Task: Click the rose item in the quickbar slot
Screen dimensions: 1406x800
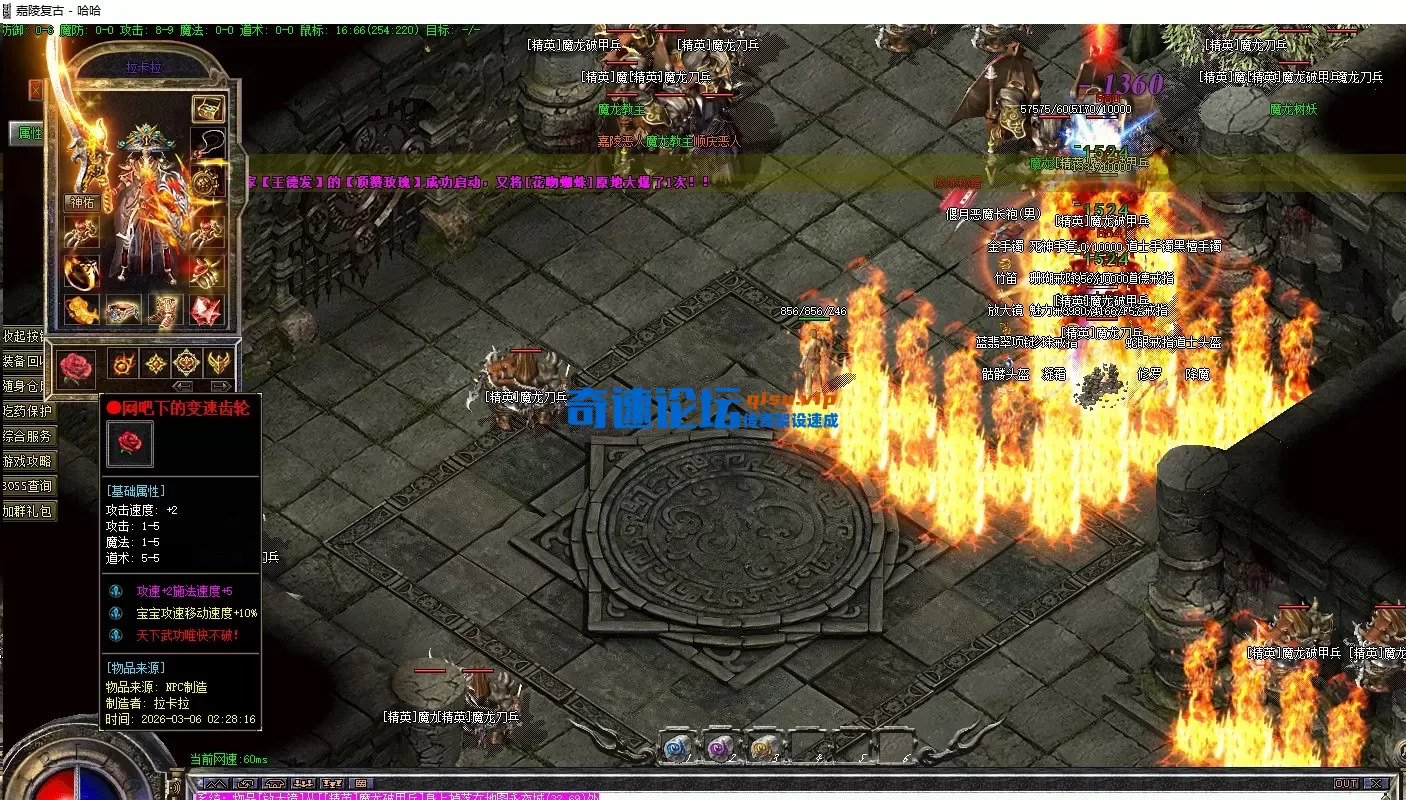Action: pyautogui.click(x=77, y=366)
